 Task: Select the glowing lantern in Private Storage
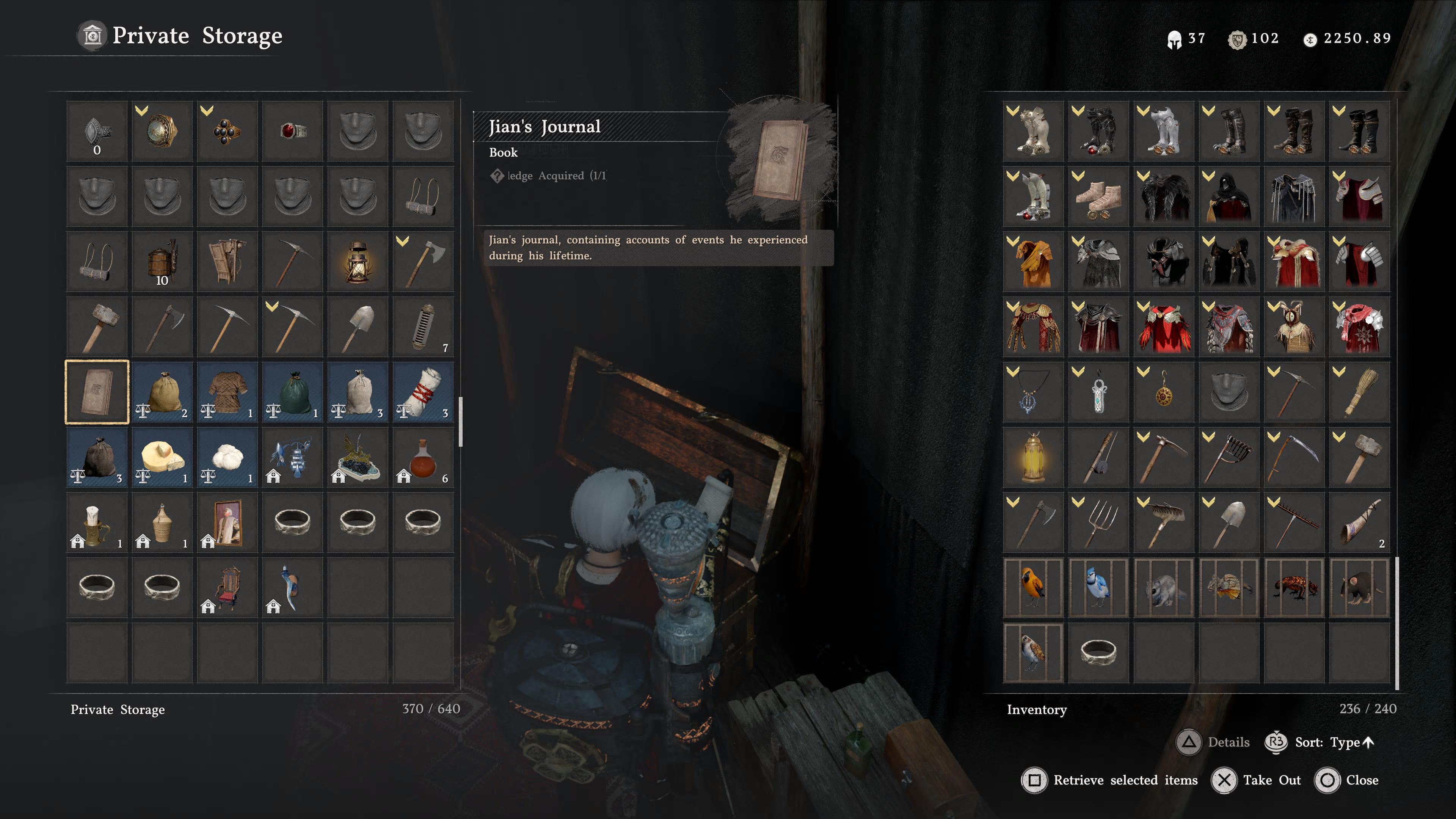tap(358, 262)
